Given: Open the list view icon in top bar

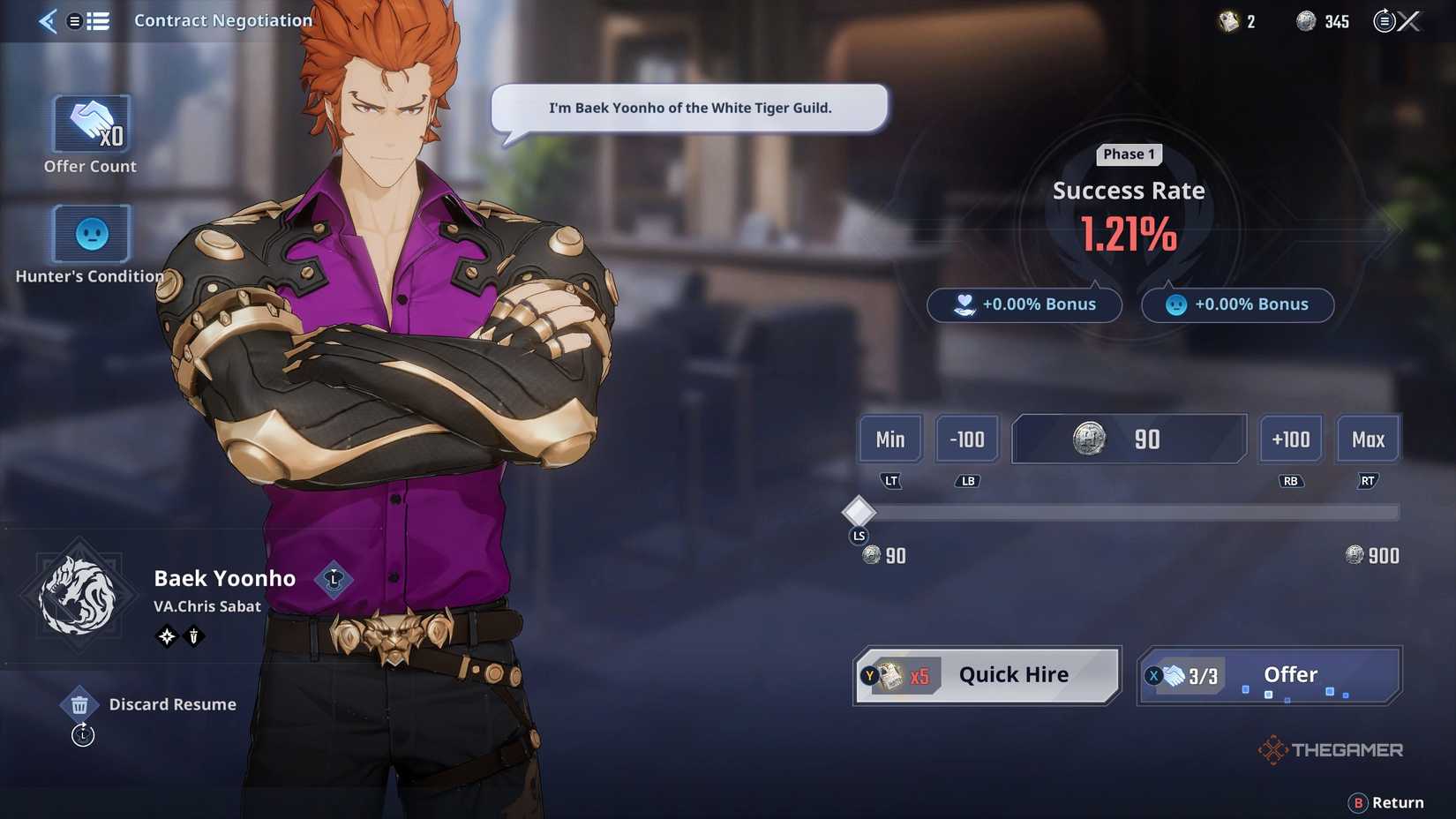Looking at the screenshot, I should click(x=99, y=20).
